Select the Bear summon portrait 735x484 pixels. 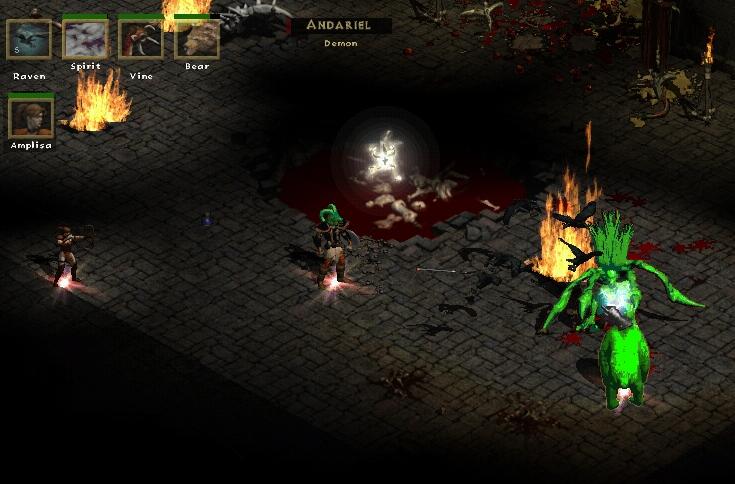coord(197,40)
